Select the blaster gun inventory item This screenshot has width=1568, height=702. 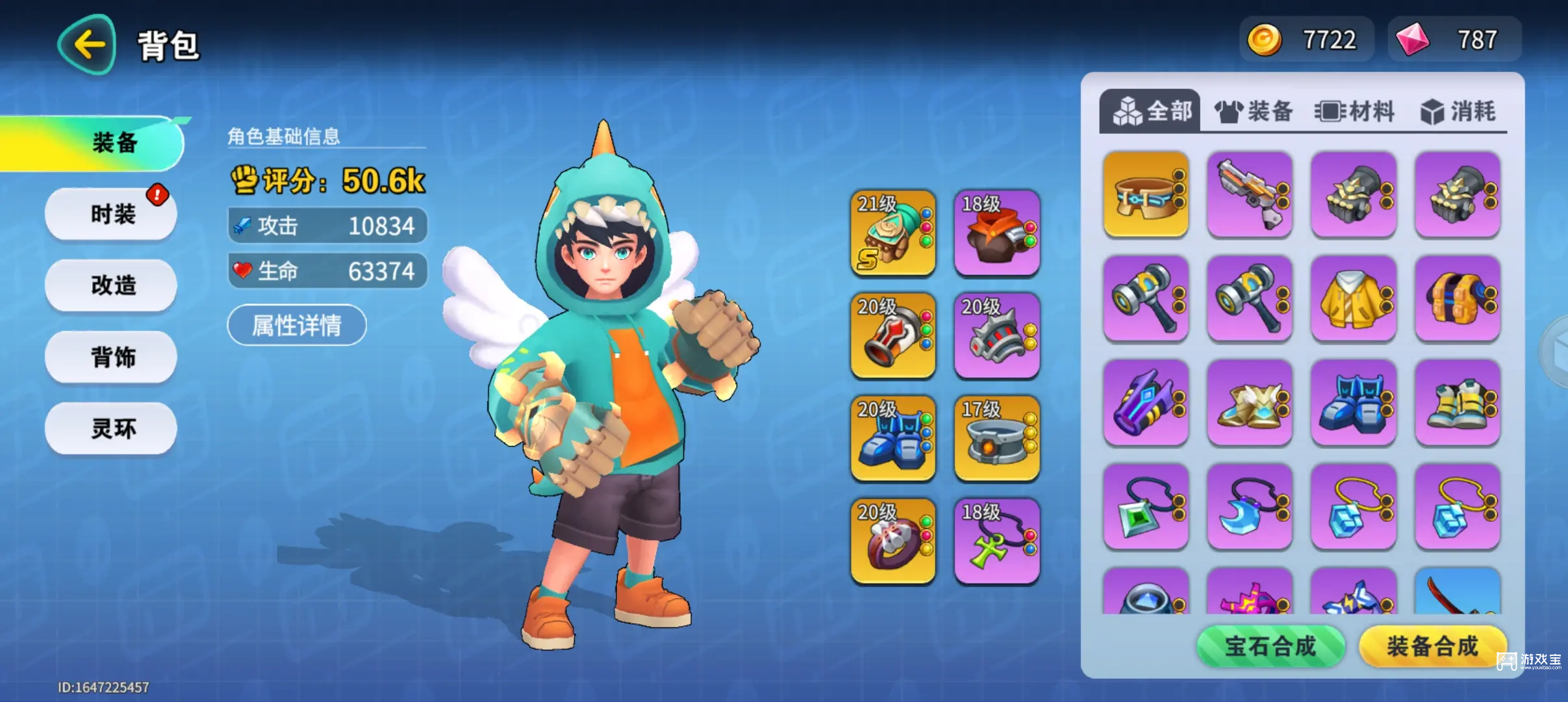[1250, 194]
